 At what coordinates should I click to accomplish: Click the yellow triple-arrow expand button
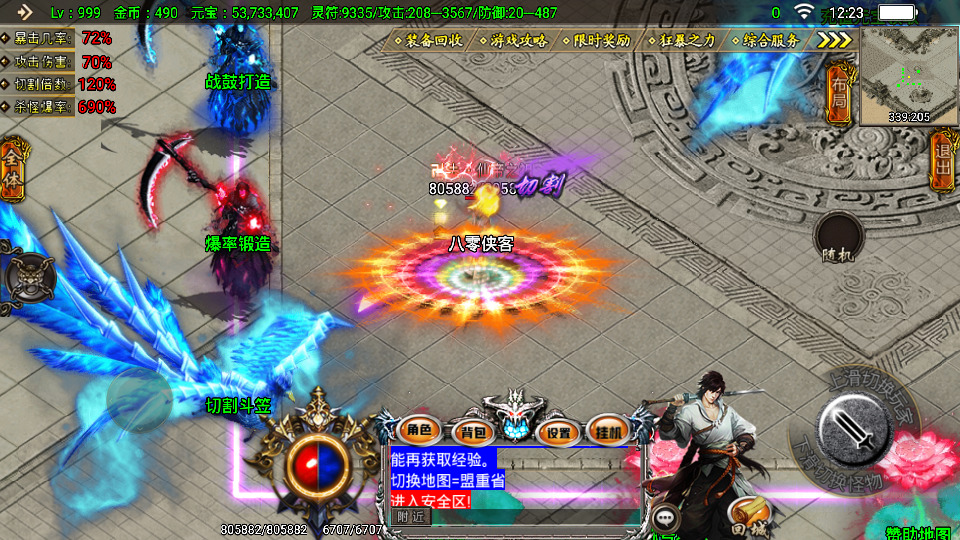coord(835,40)
